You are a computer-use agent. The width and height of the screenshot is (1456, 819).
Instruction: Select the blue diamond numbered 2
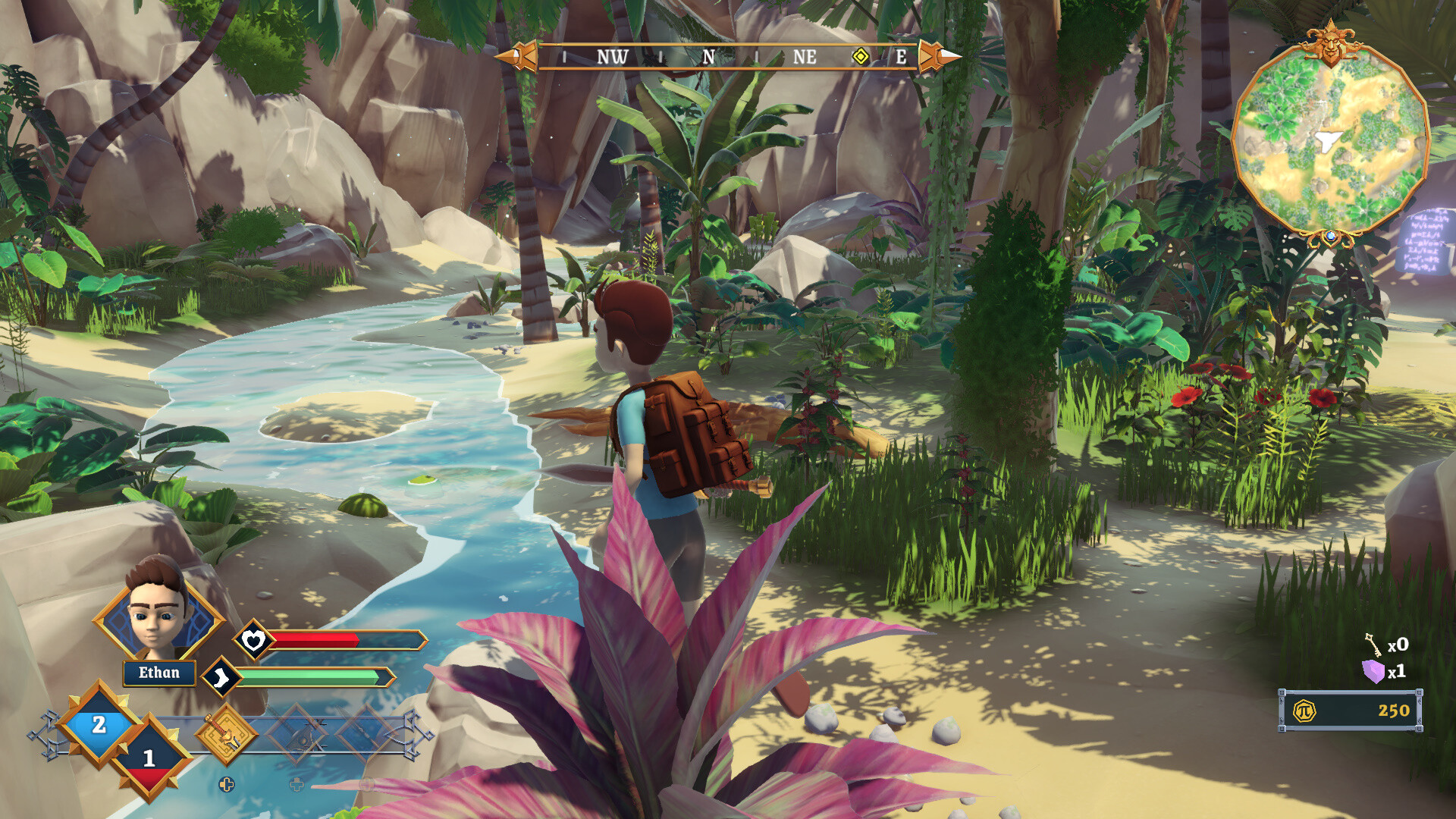tap(99, 725)
